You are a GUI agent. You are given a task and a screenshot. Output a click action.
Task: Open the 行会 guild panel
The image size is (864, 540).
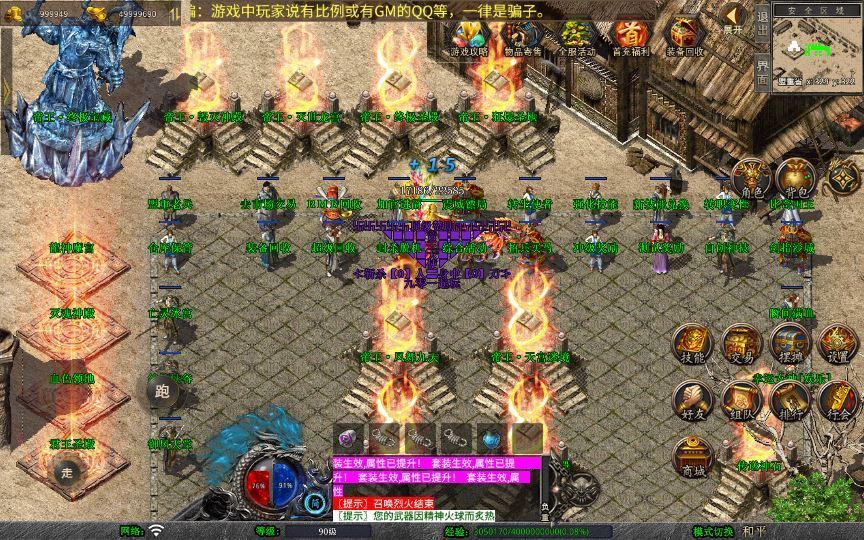[x=838, y=400]
